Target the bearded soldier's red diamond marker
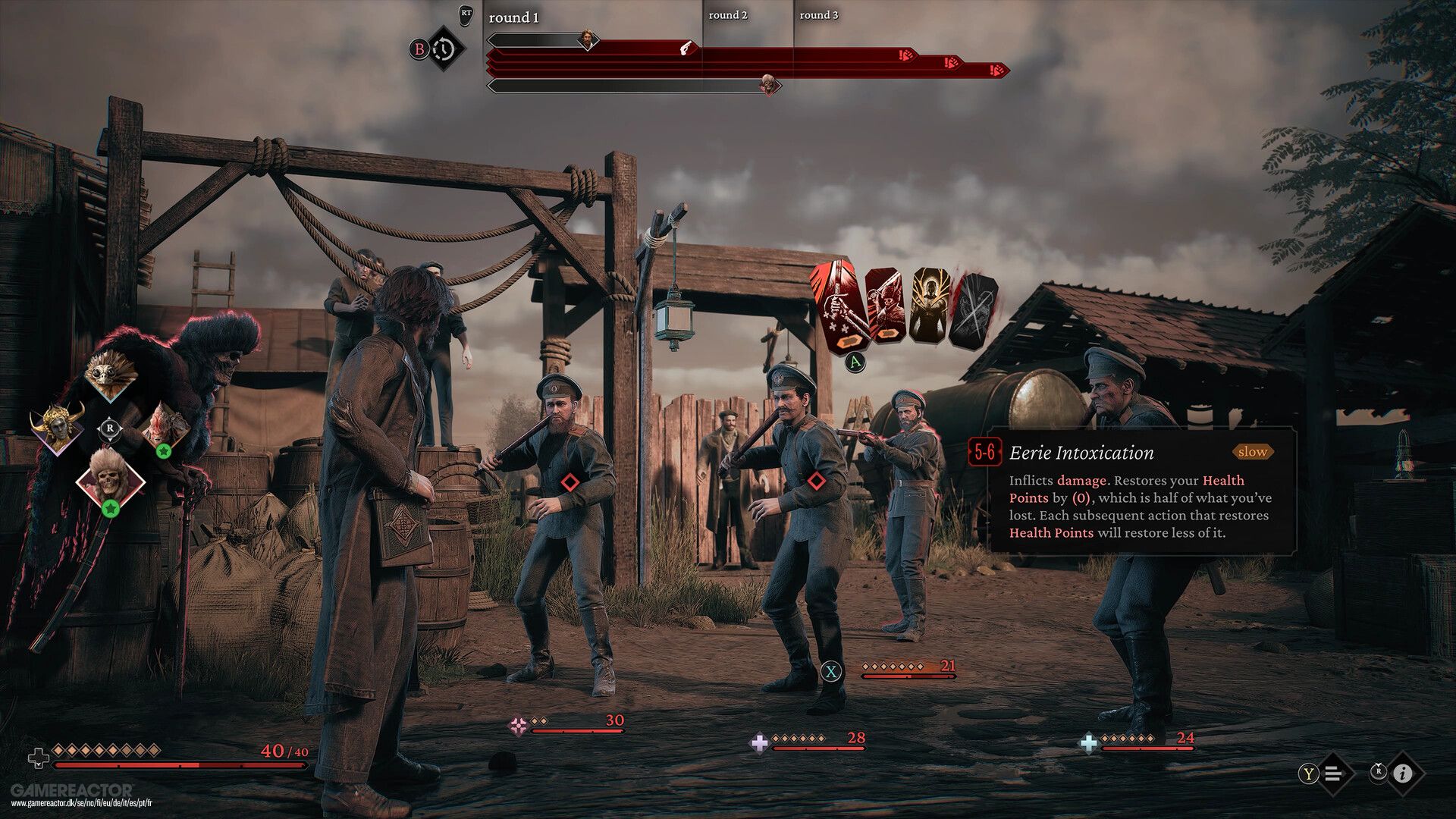 [x=571, y=482]
